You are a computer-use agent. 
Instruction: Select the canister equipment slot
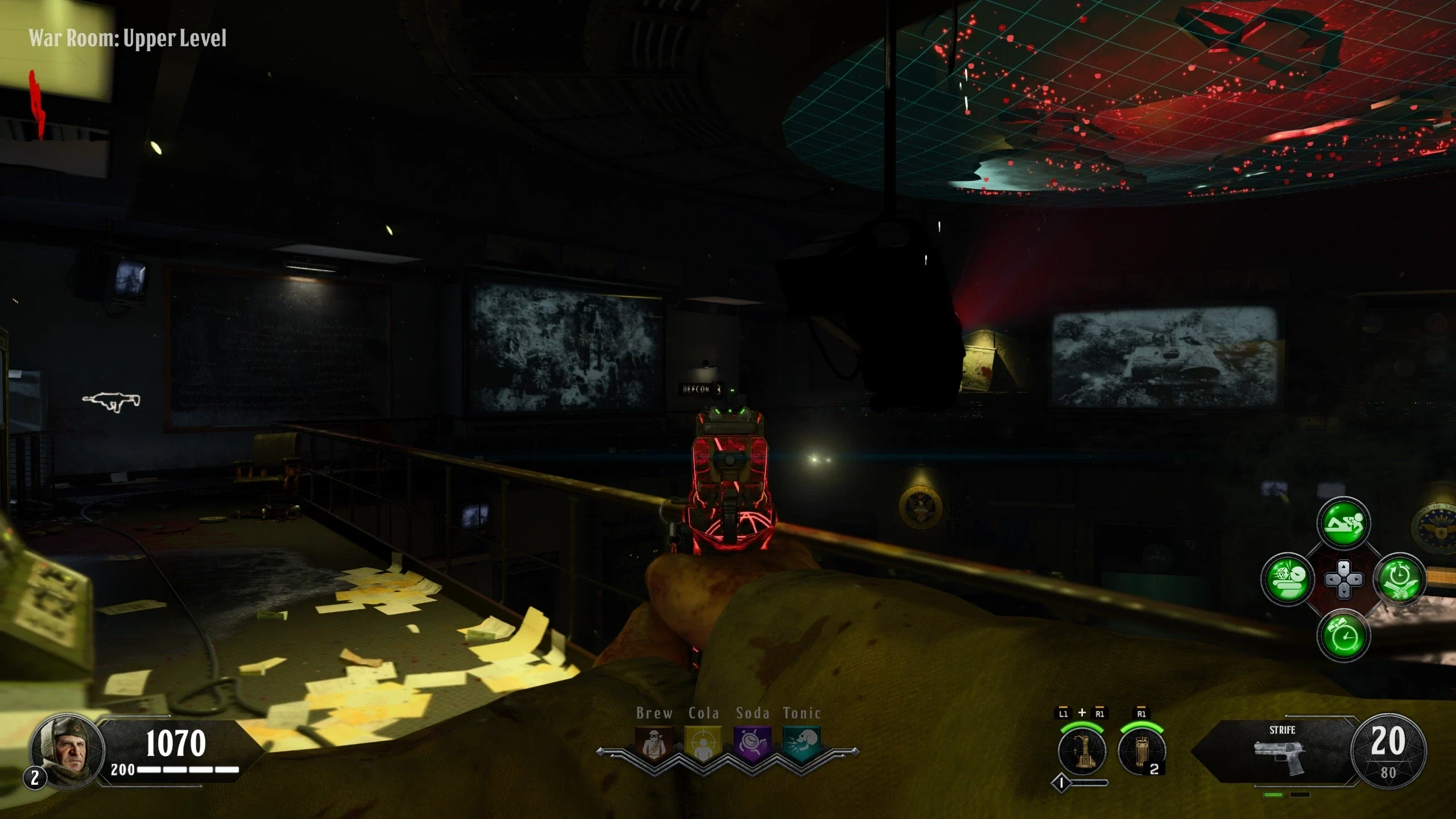pyautogui.click(x=1141, y=751)
